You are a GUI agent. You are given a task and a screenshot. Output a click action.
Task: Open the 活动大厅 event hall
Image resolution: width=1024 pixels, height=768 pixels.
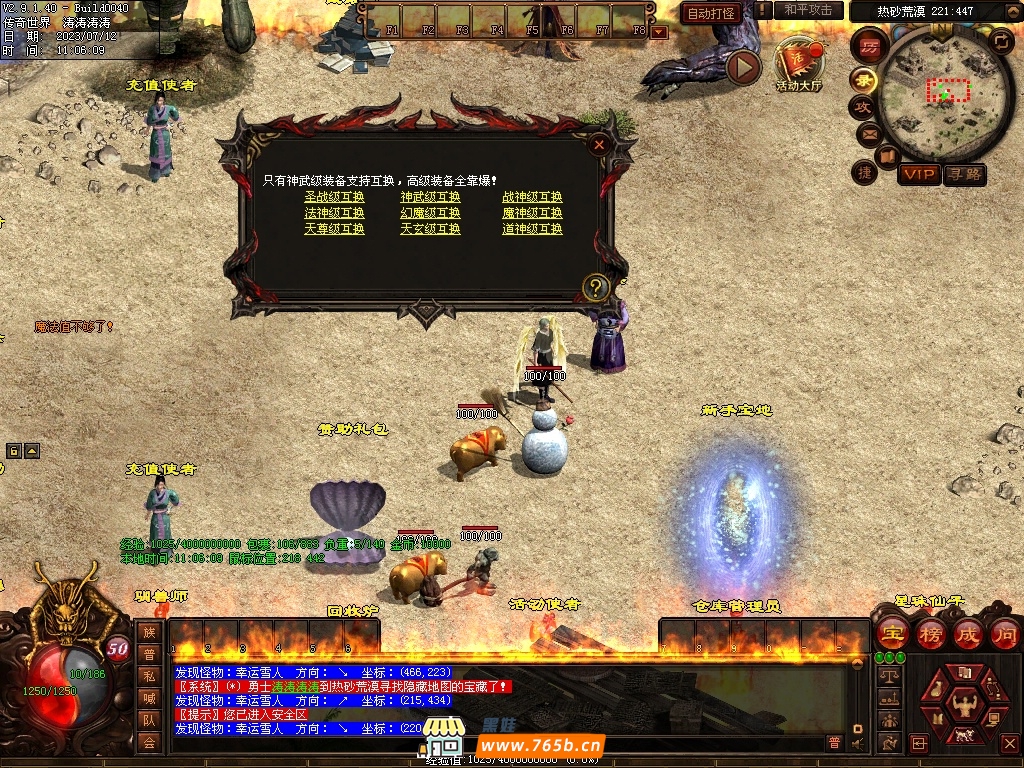(x=798, y=66)
